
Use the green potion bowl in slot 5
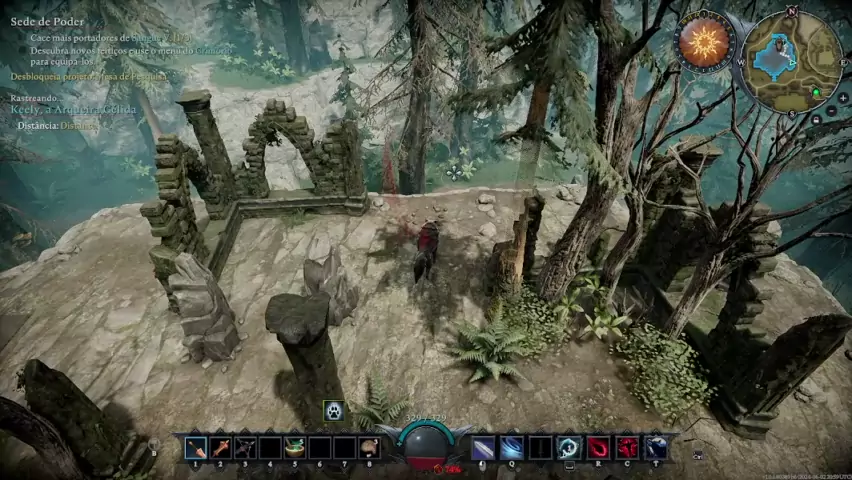295,448
